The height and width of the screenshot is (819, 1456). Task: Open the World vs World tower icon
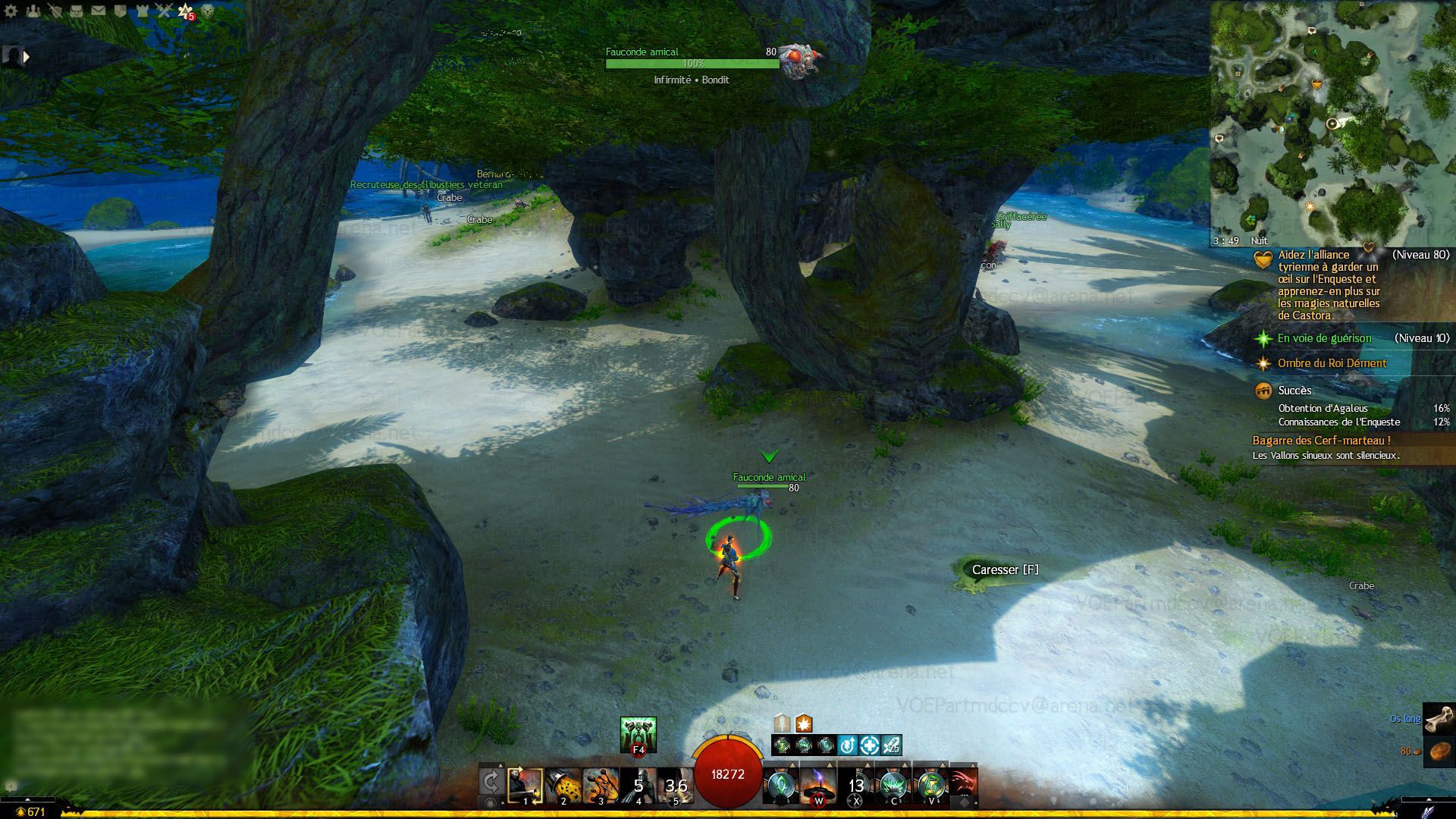pos(142,11)
